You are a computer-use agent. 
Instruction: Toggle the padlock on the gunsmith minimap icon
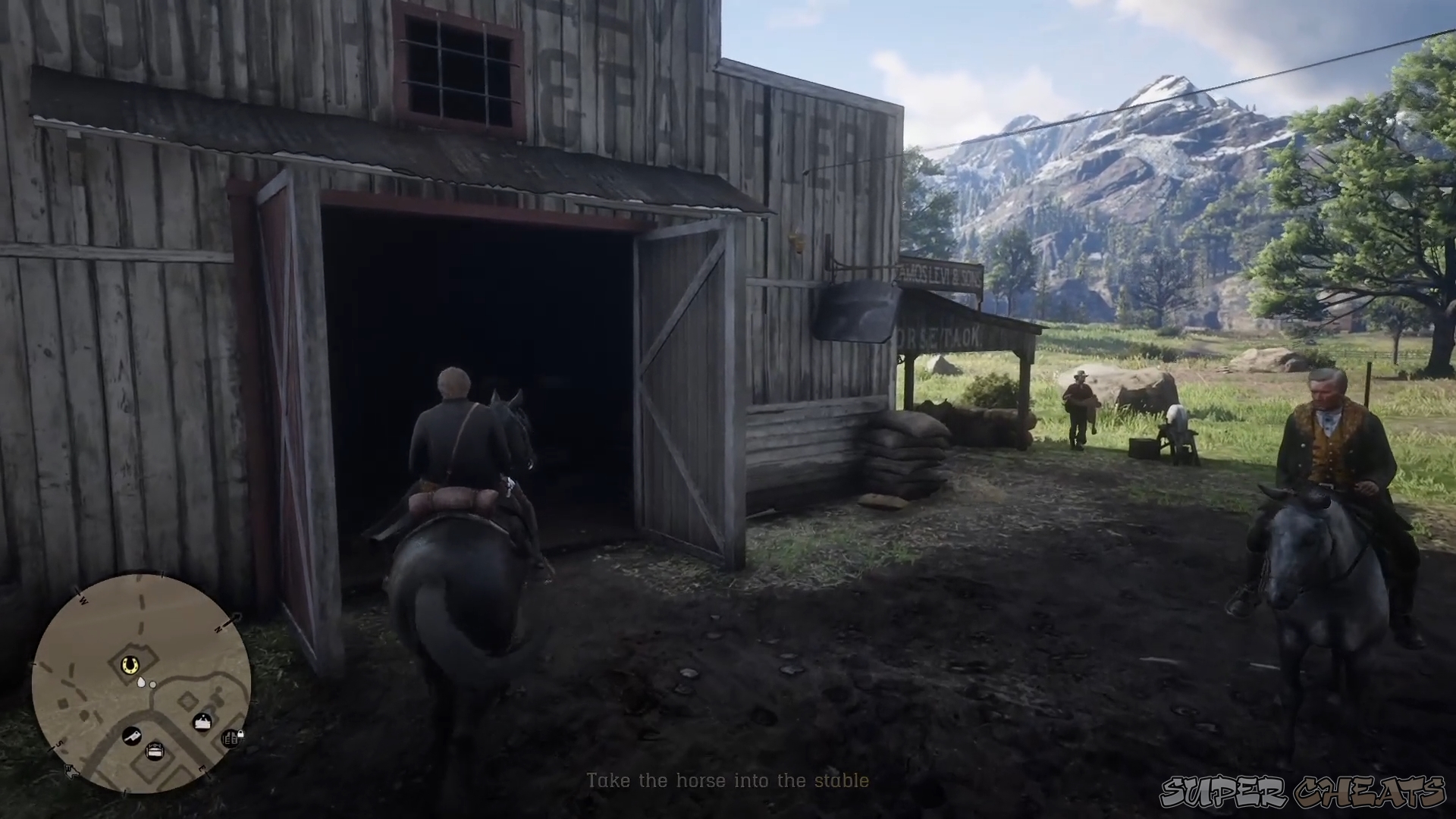(x=240, y=734)
